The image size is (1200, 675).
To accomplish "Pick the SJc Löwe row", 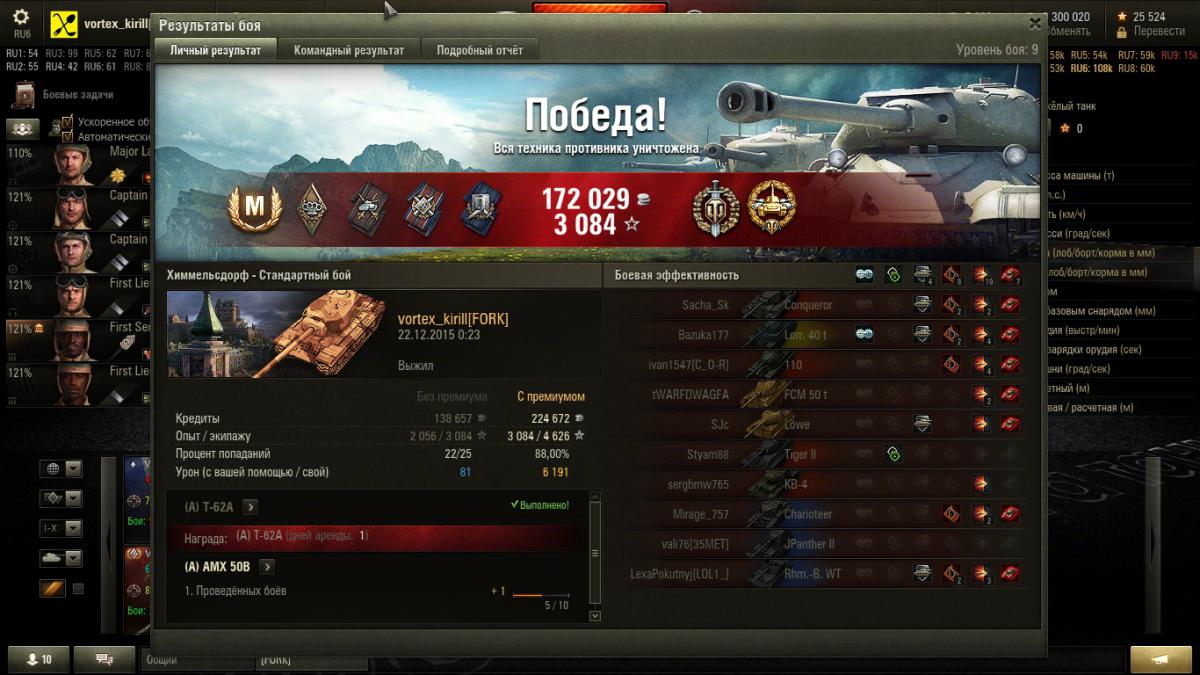I will click(x=830, y=425).
